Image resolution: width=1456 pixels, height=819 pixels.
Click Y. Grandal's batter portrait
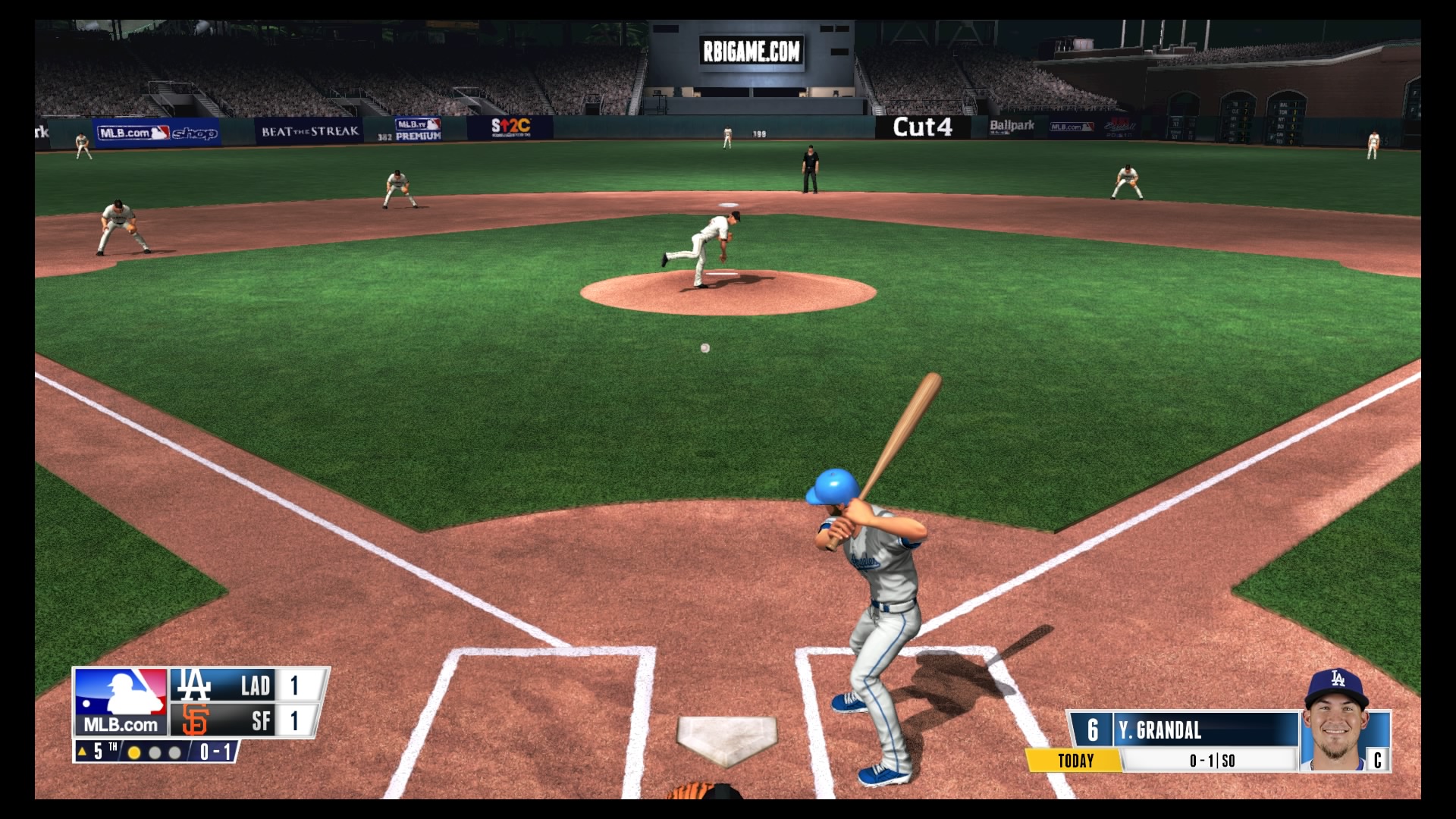coord(1336,722)
